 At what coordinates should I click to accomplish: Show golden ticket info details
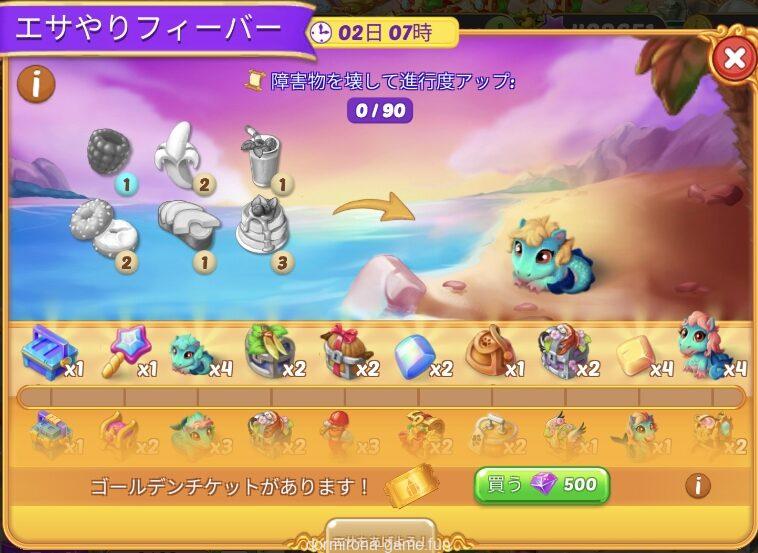[697, 486]
